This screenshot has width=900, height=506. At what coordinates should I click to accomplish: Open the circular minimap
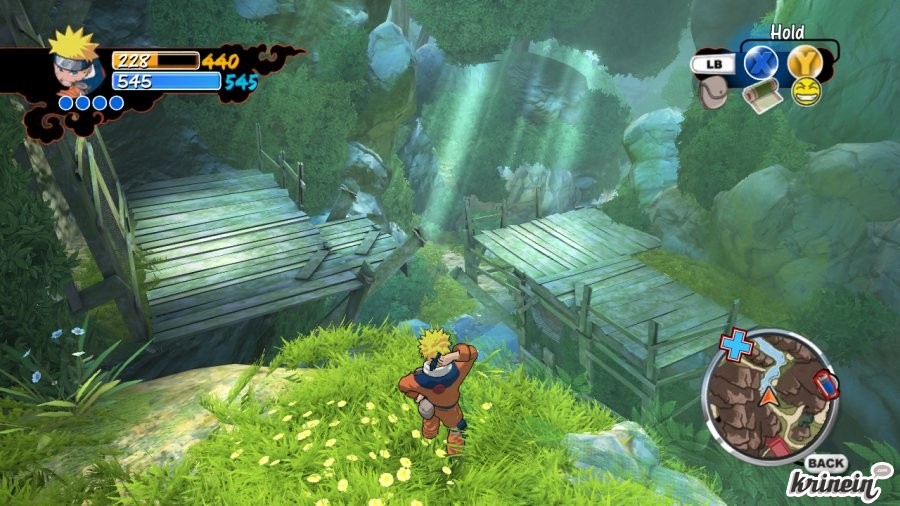(x=770, y=394)
